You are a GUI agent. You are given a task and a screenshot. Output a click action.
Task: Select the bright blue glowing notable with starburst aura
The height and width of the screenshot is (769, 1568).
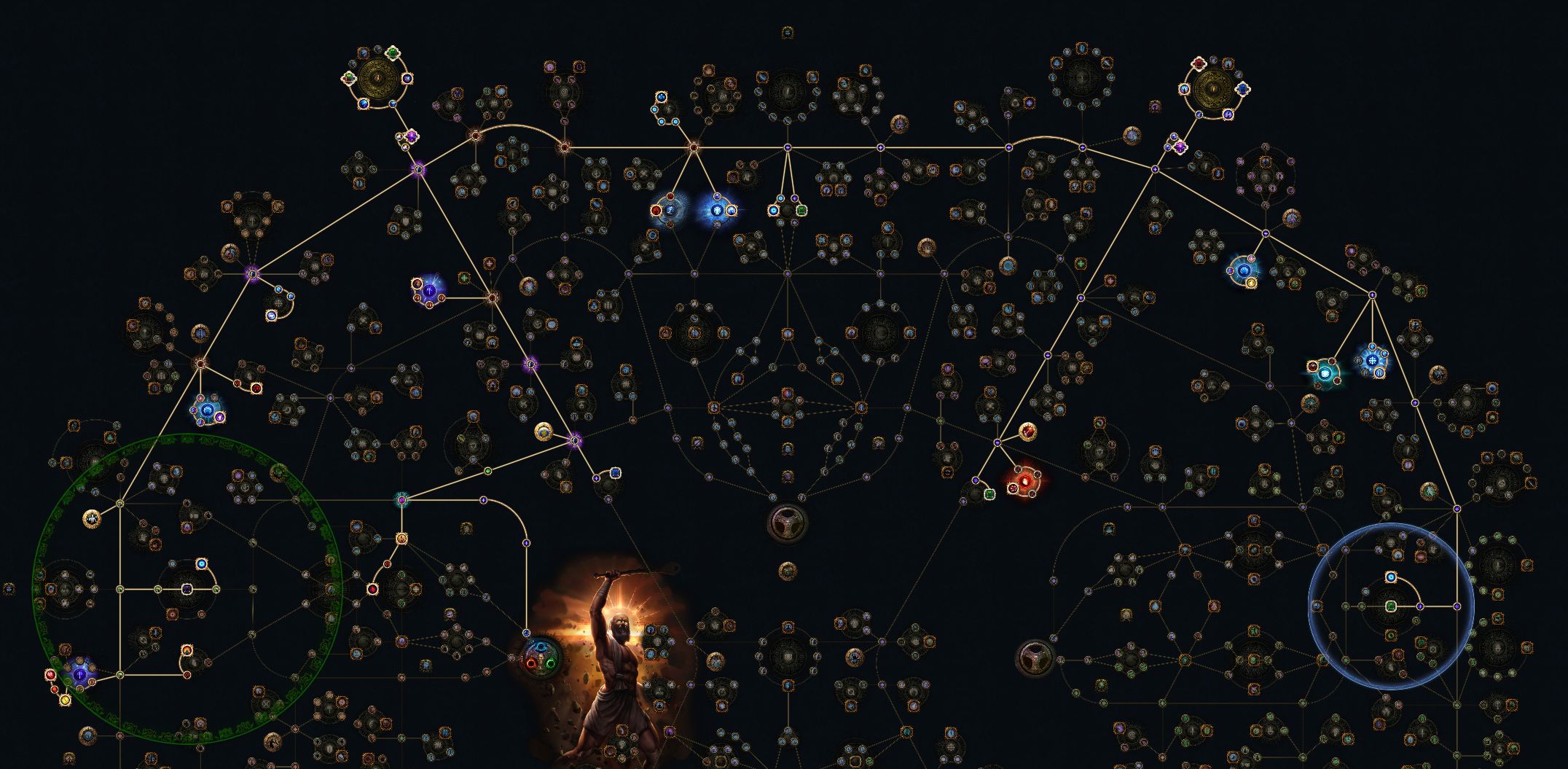pos(718,210)
